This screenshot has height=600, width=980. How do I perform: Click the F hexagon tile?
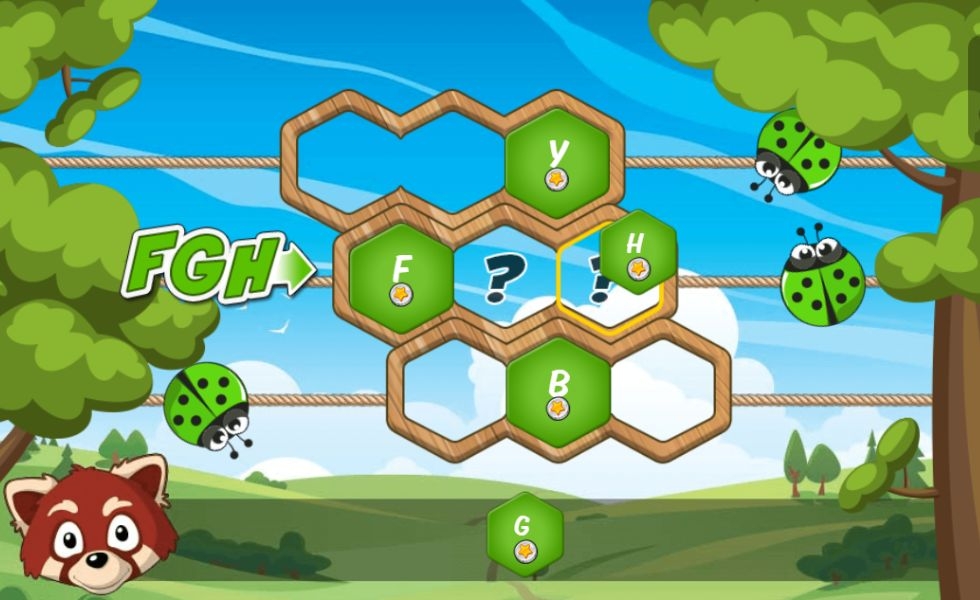tap(401, 279)
